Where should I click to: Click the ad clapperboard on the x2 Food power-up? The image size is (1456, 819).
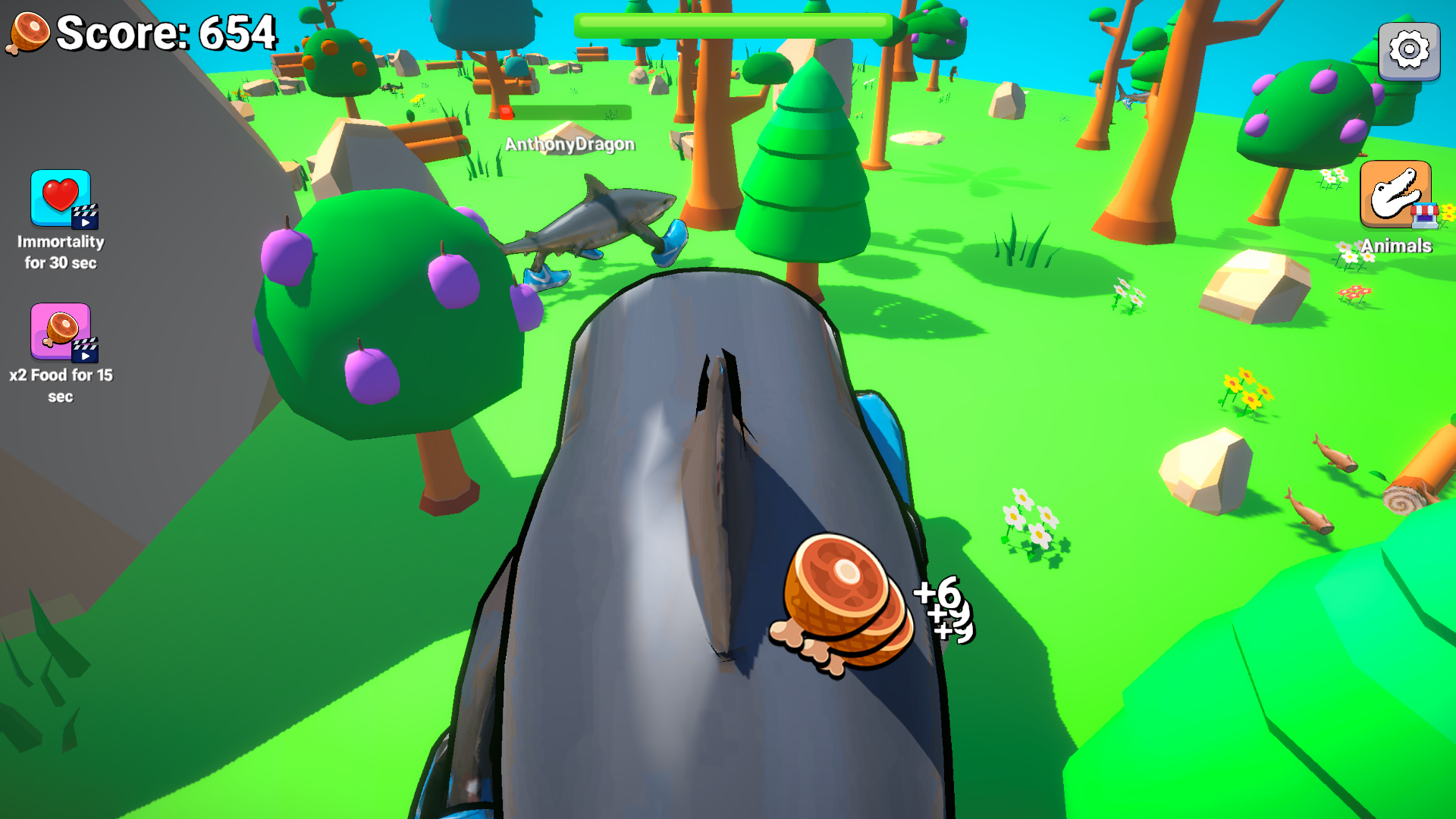point(86,351)
